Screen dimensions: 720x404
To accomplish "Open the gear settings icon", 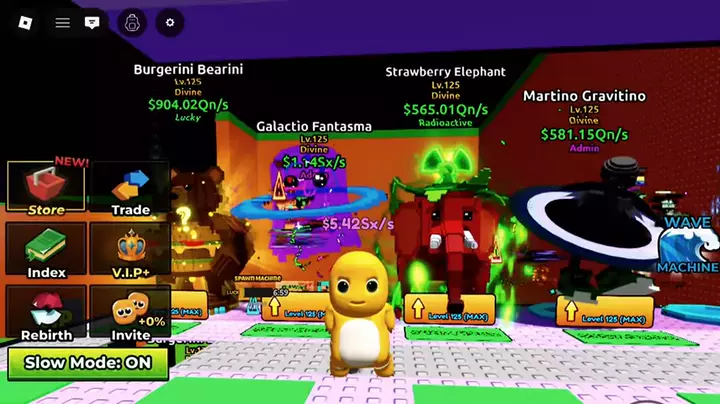I will coord(169,22).
